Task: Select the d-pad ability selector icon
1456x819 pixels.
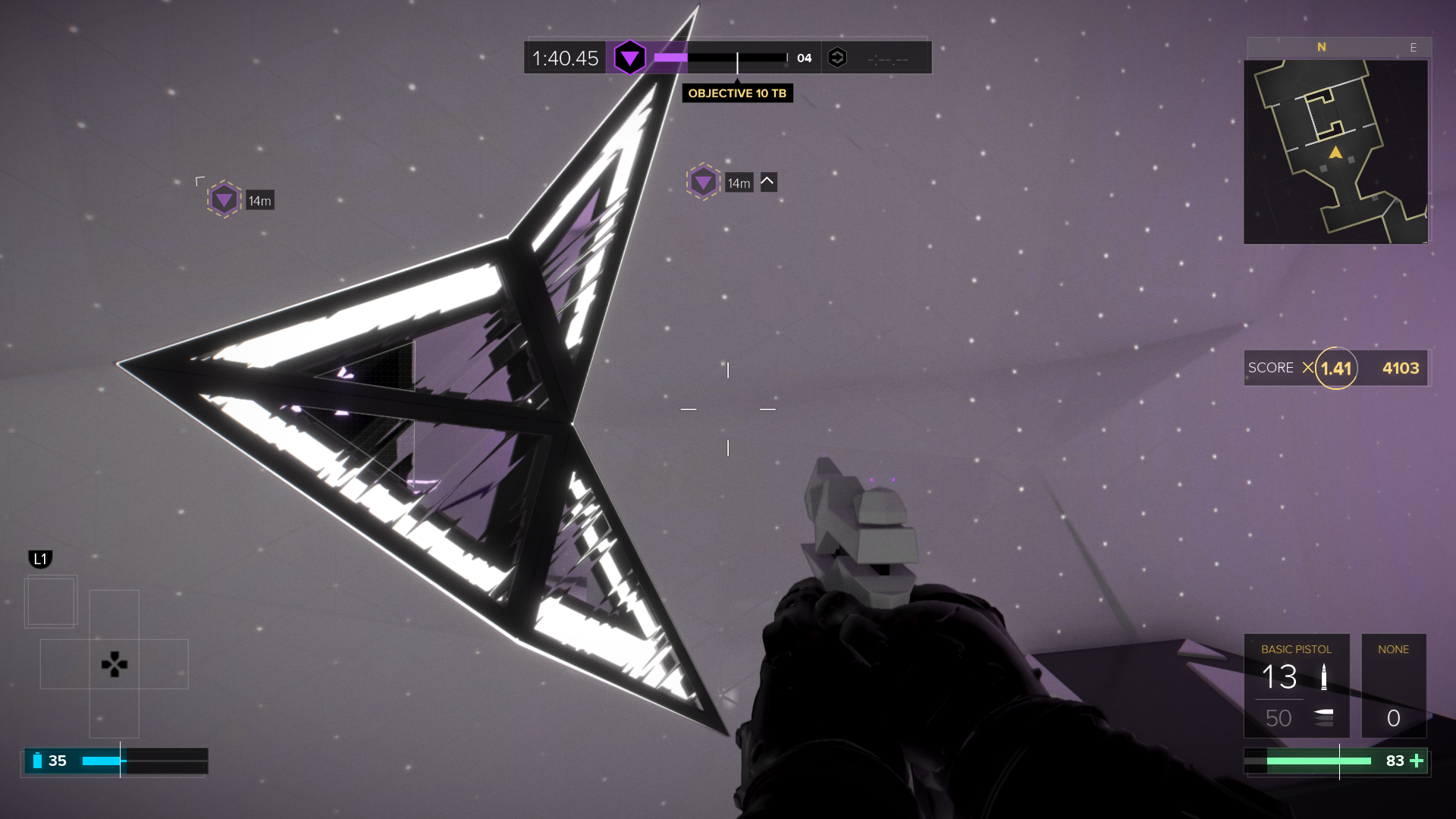Action: point(114,664)
